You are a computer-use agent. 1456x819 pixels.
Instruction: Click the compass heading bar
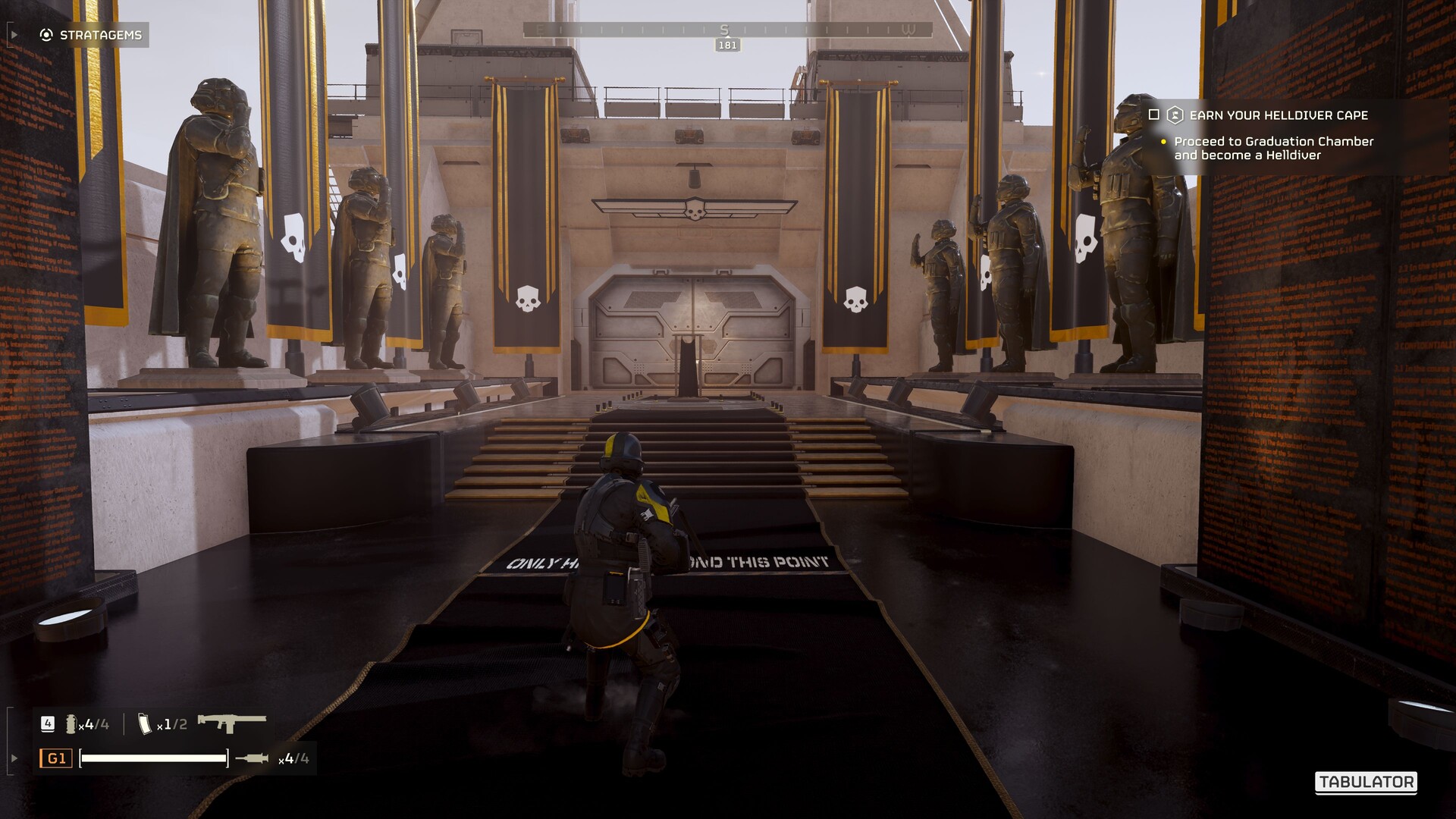726,30
